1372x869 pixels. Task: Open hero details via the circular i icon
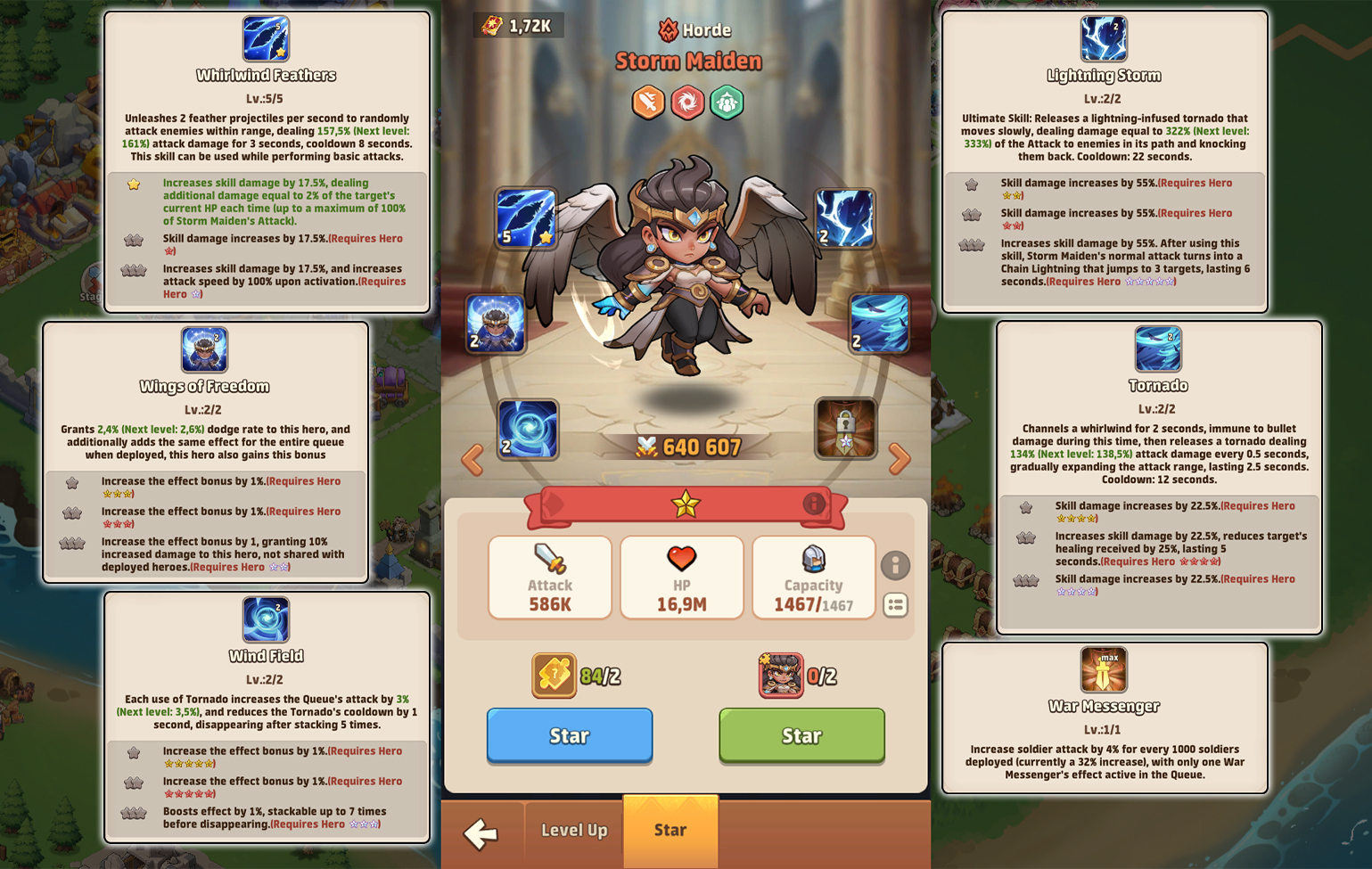(x=897, y=566)
